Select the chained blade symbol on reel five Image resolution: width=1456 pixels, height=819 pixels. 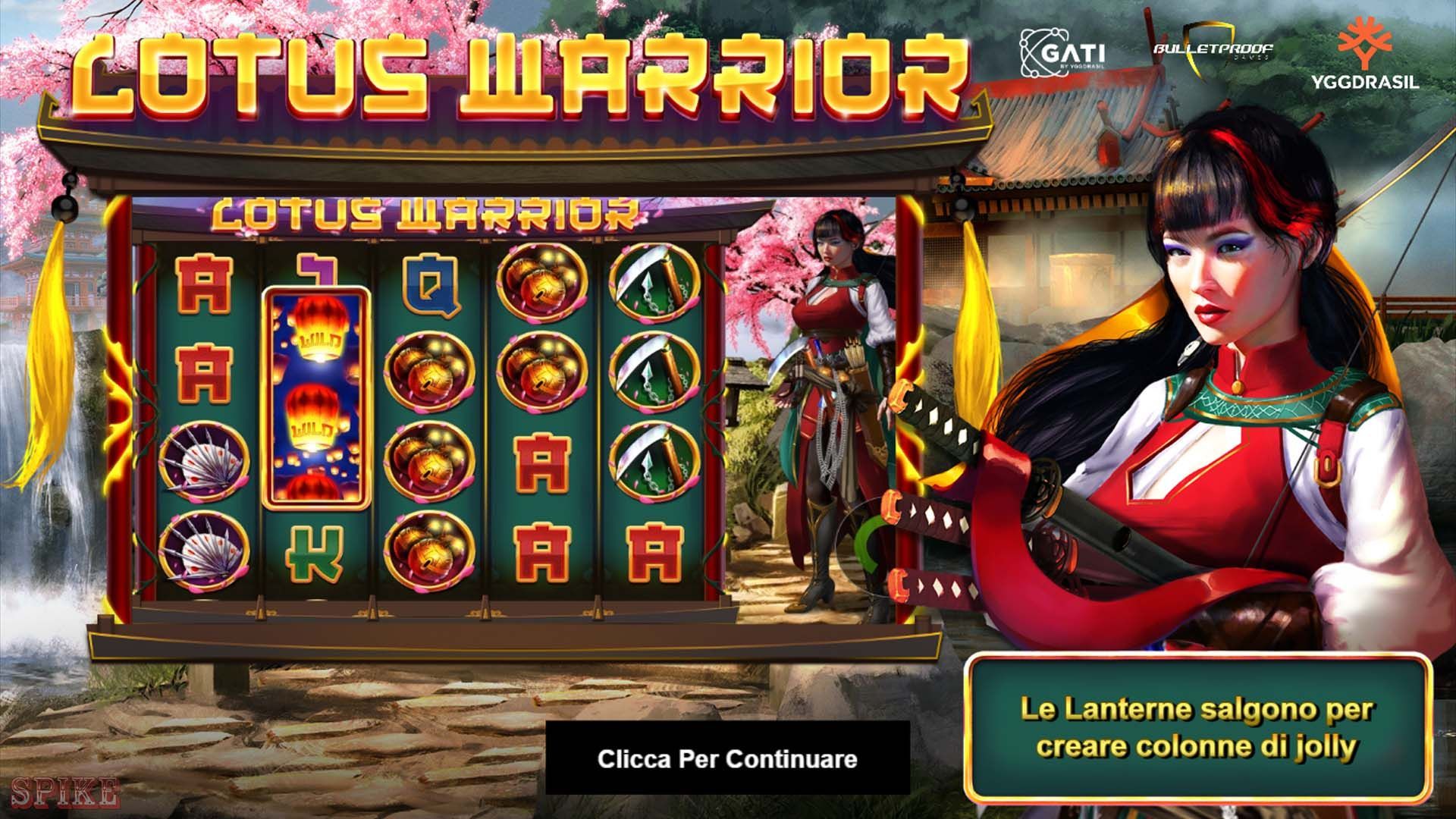pyautogui.click(x=654, y=372)
